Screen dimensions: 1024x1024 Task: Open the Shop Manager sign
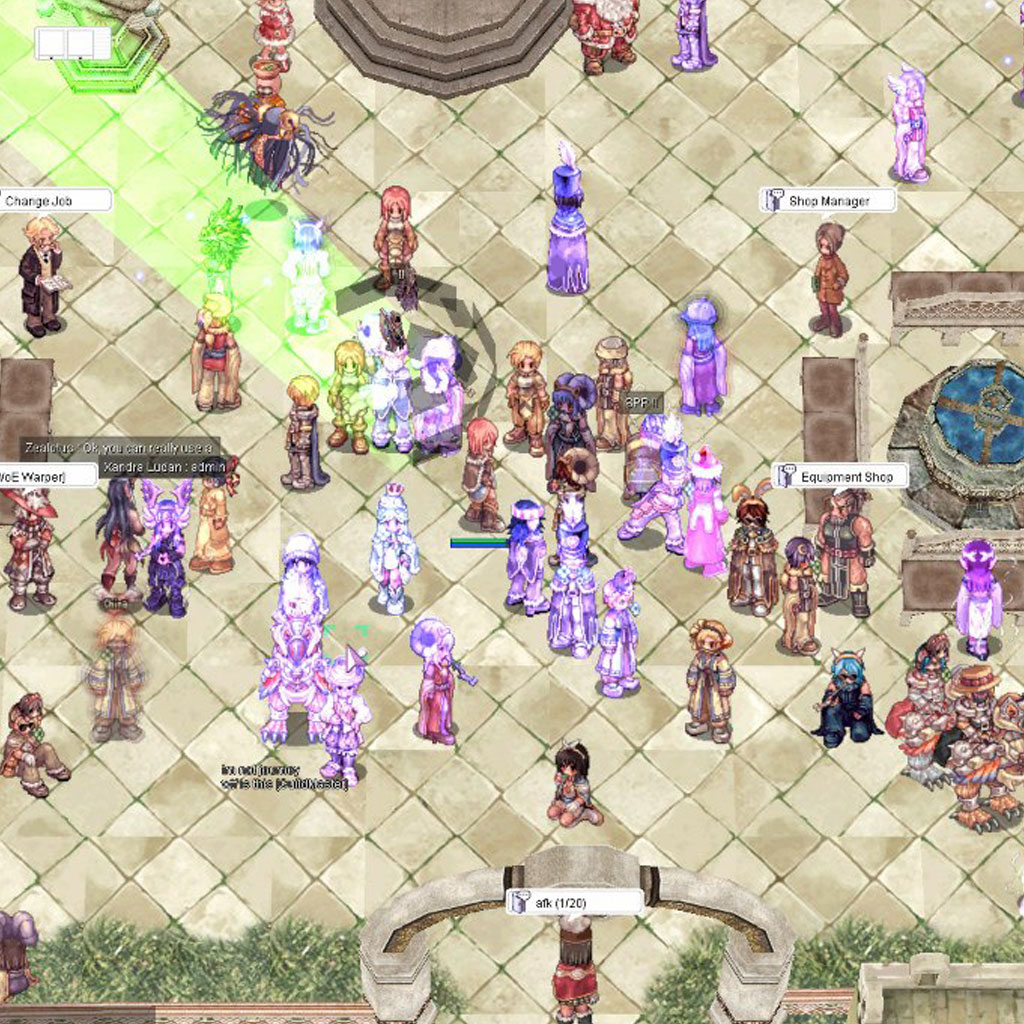[x=828, y=201]
